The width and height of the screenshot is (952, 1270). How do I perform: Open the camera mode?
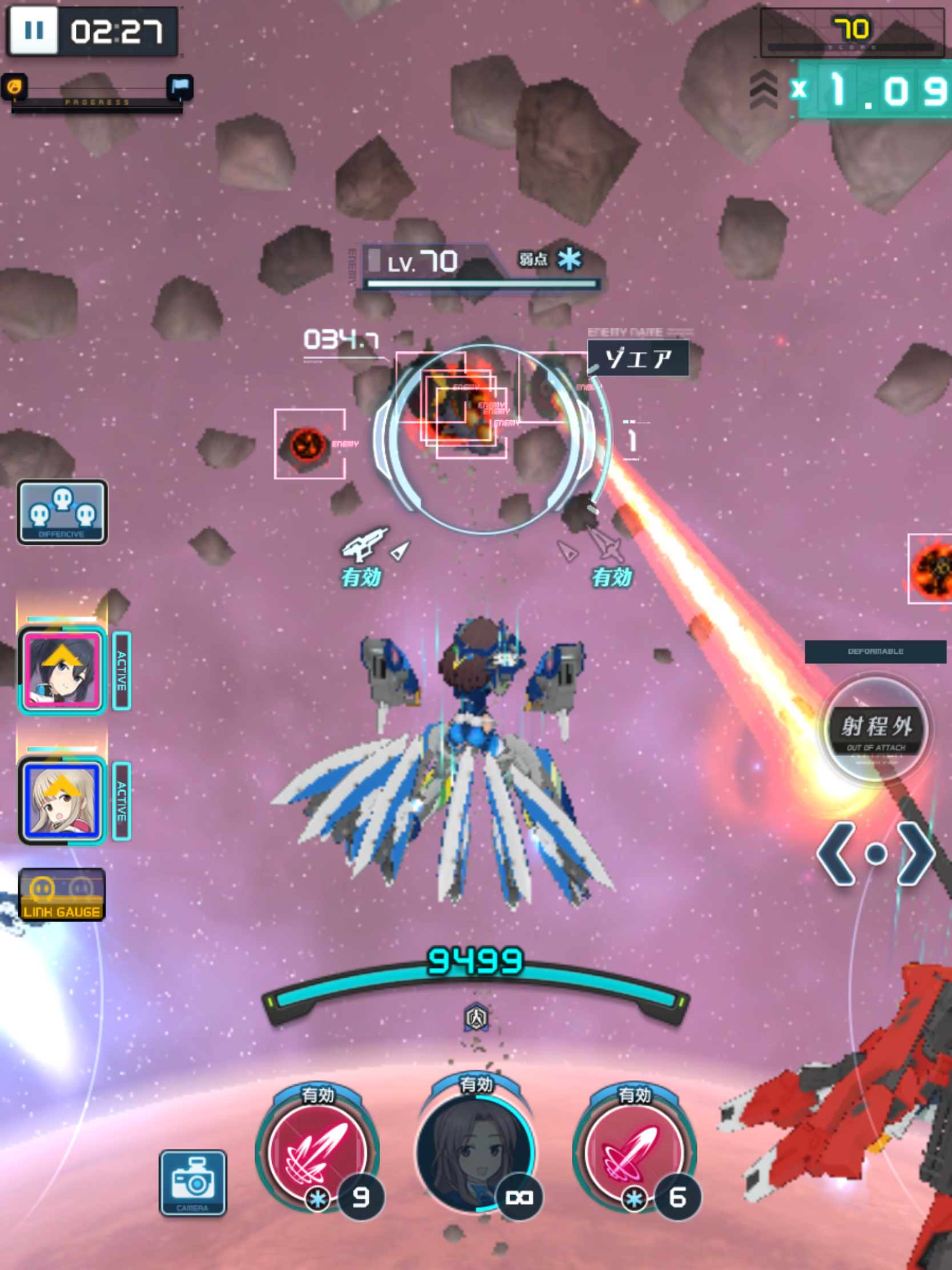point(193,1183)
